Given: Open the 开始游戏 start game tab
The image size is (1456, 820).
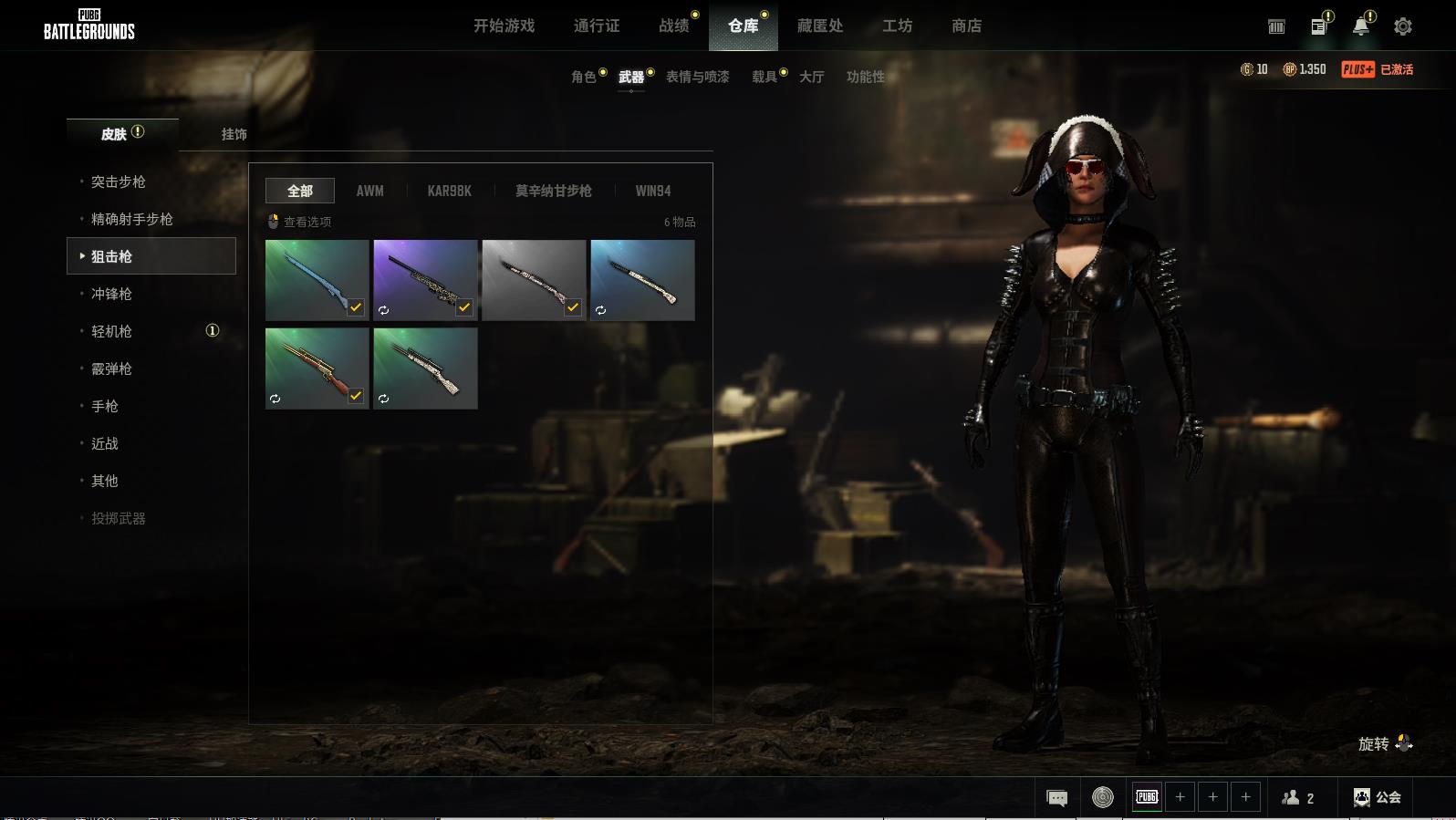Looking at the screenshot, I should pyautogui.click(x=504, y=26).
